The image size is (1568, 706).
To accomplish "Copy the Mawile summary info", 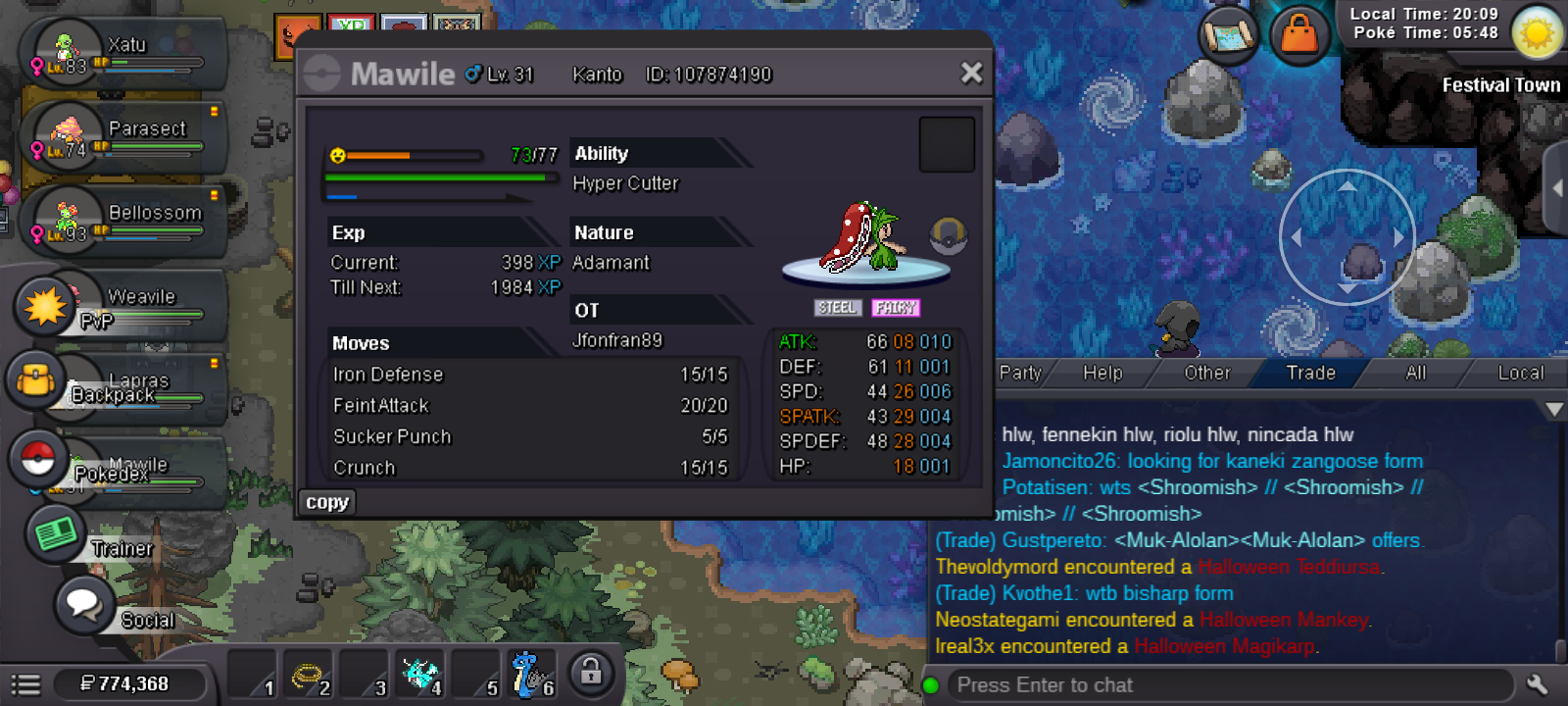I will (327, 502).
